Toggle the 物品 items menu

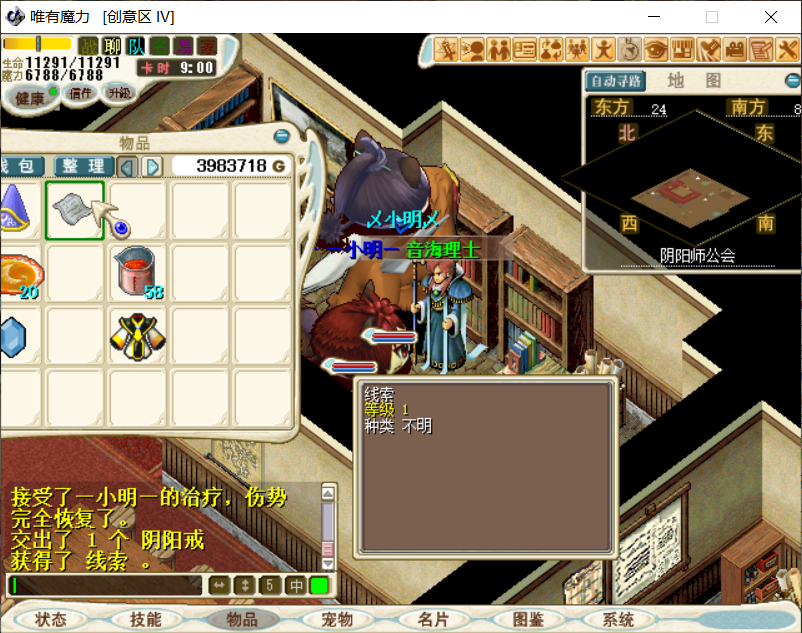(x=241, y=620)
